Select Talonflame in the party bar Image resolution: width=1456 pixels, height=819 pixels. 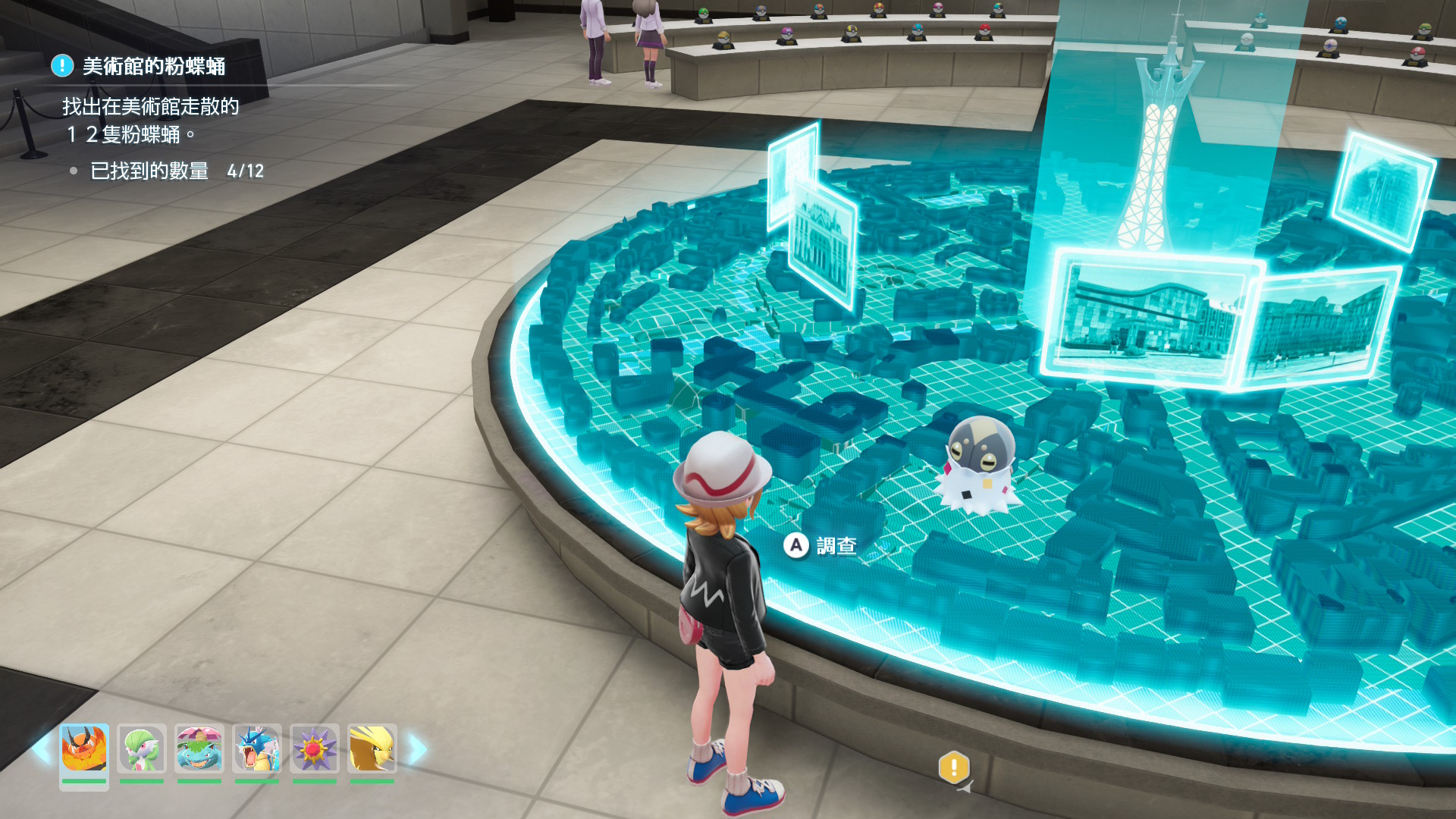pyautogui.click(x=84, y=749)
